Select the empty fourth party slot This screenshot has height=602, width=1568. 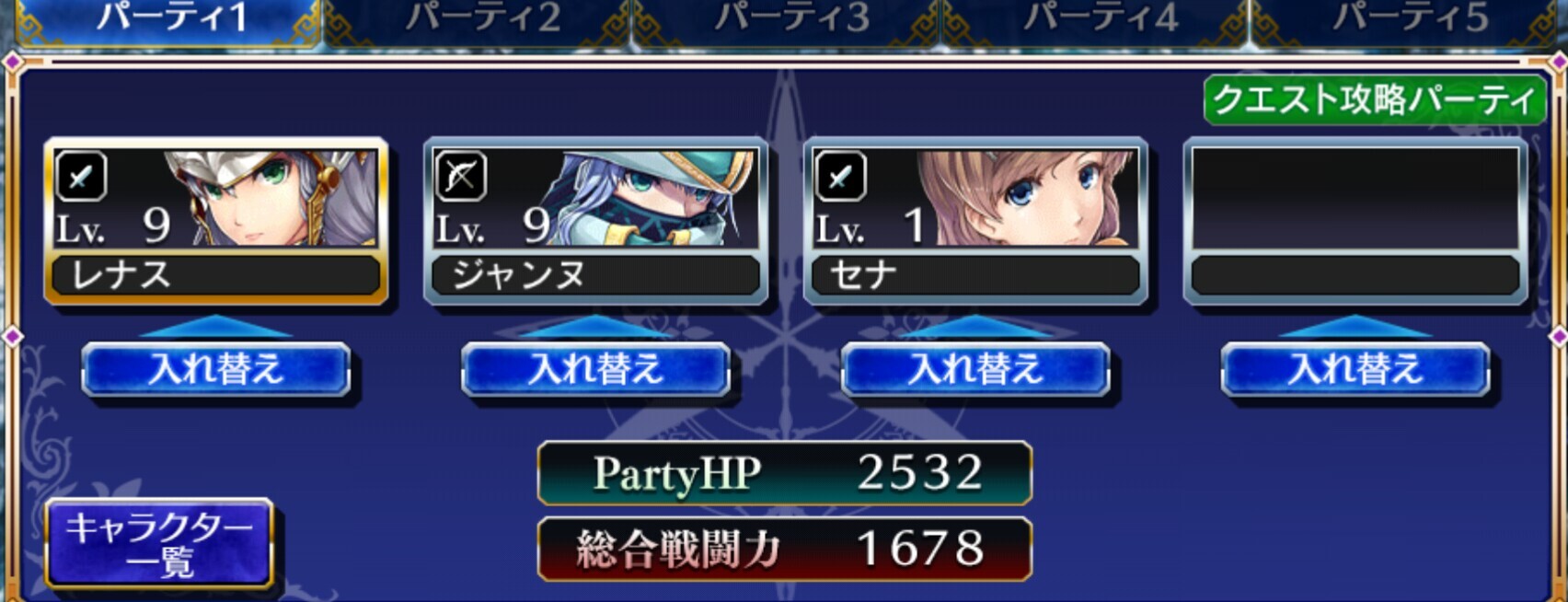[1355, 221]
